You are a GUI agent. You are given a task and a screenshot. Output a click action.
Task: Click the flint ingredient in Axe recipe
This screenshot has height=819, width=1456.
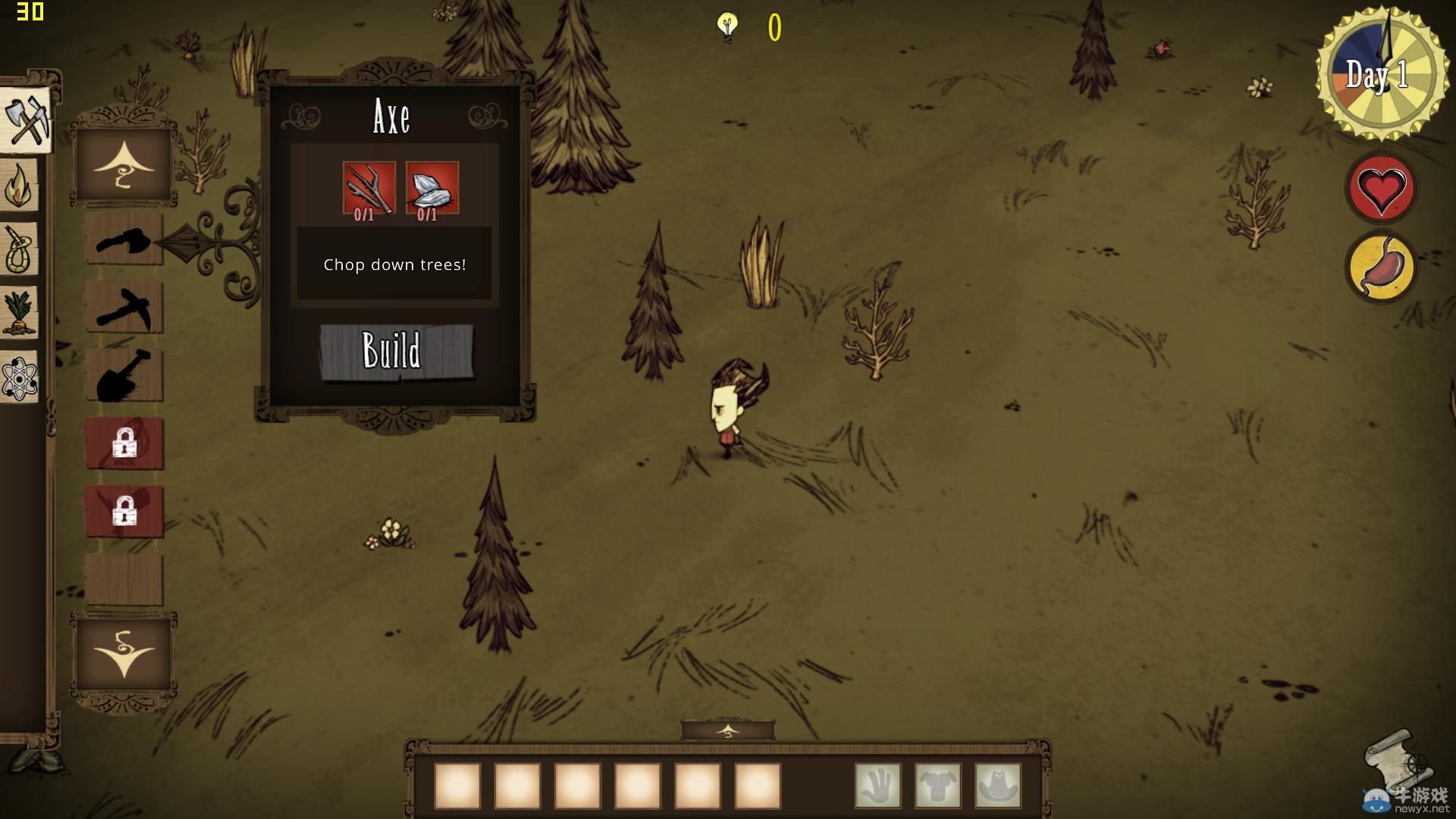[432, 188]
